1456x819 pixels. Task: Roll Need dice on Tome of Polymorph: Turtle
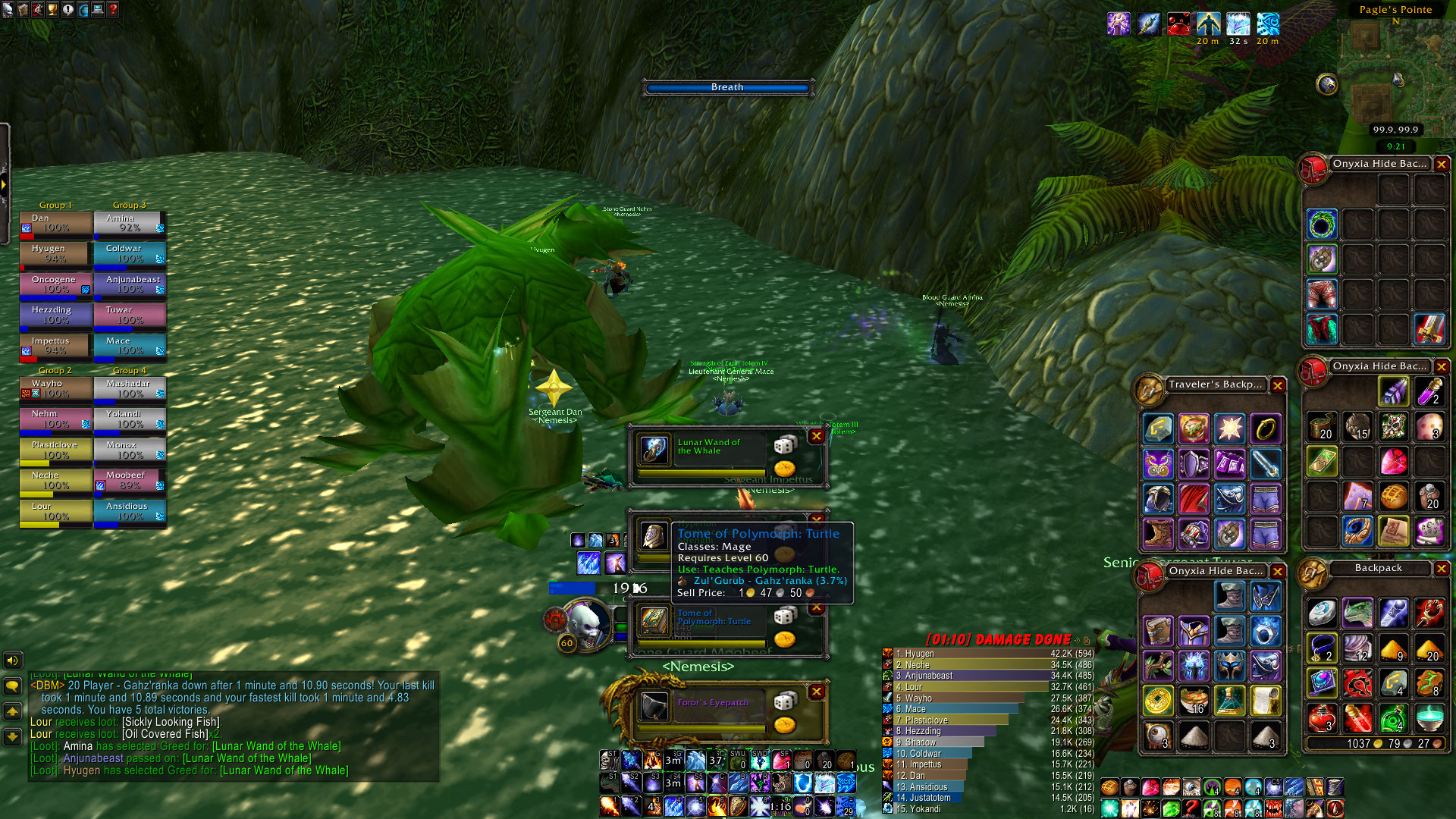784,616
